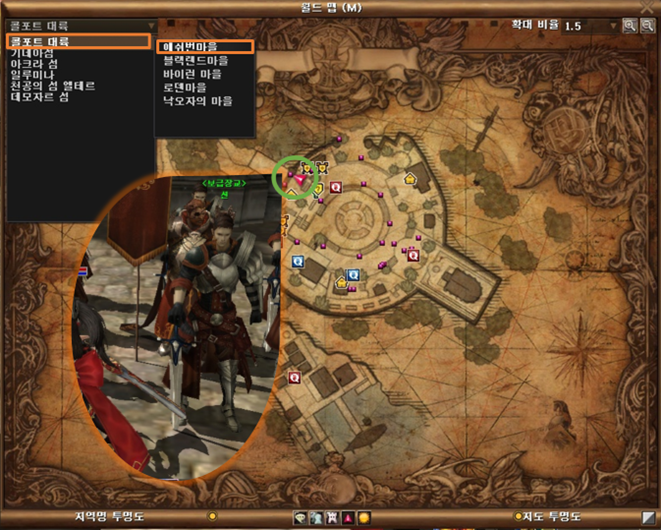Open the 콜포트 대륙 continent dropdown header
Image resolution: width=661 pixels, height=530 pixels.
tap(80, 26)
